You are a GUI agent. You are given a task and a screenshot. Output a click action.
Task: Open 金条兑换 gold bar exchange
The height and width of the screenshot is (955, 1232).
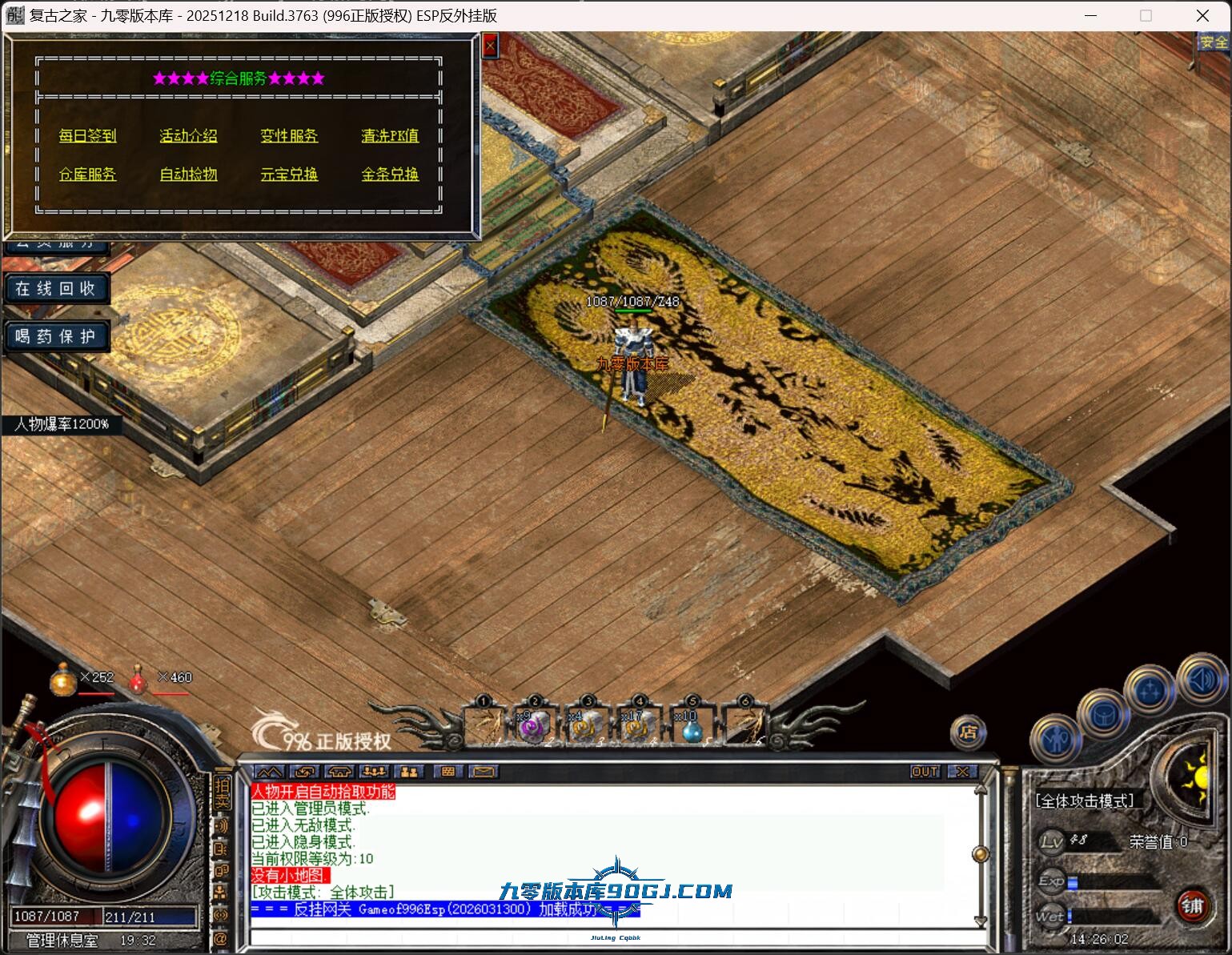pyautogui.click(x=390, y=175)
